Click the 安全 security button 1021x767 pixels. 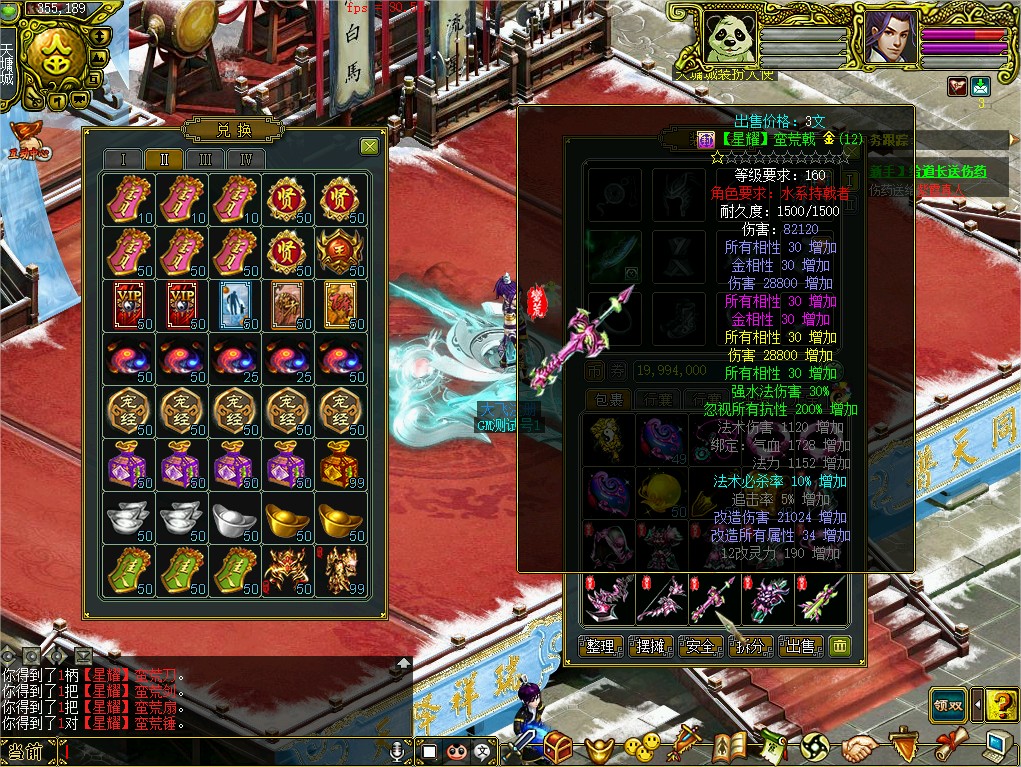point(701,646)
